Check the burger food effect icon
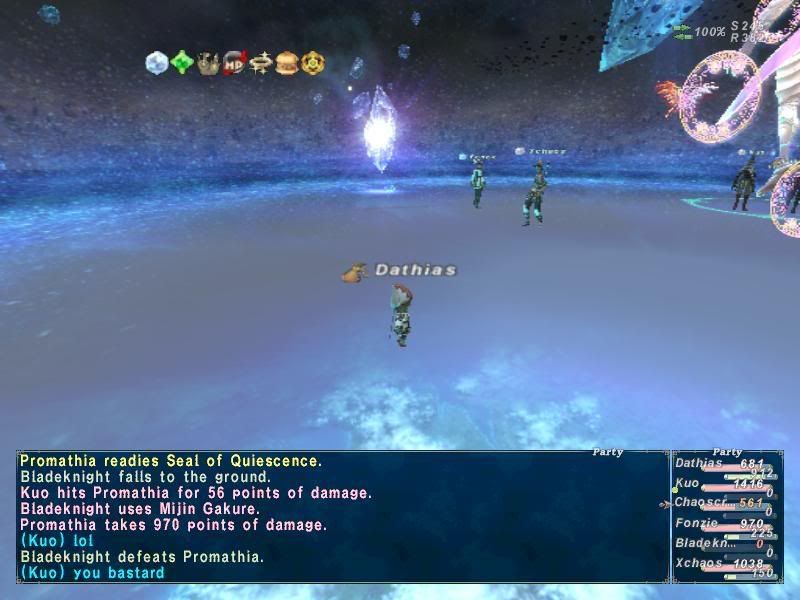The width and height of the screenshot is (800, 600). pyautogui.click(x=287, y=62)
